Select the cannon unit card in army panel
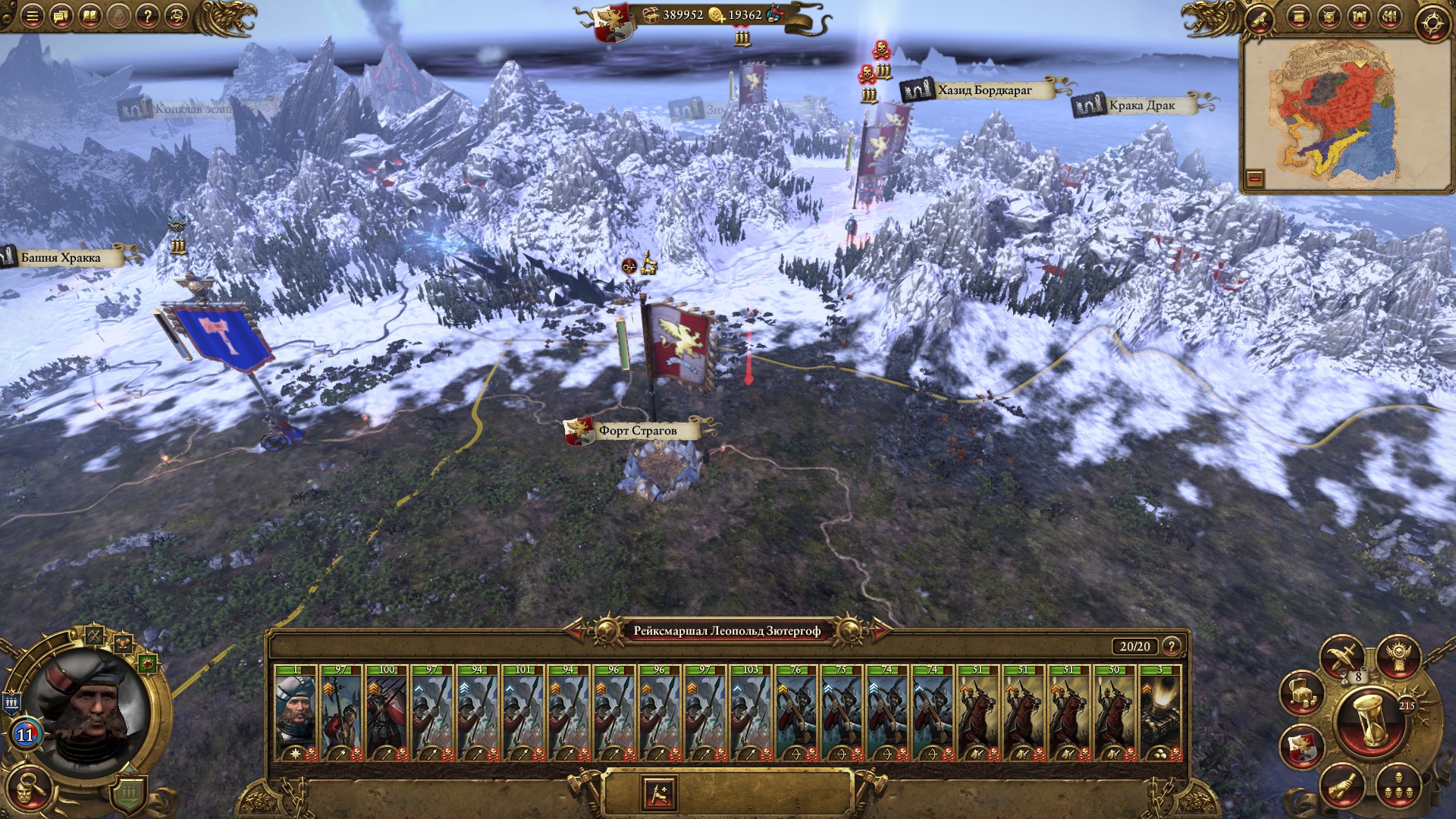Viewport: 1456px width, 819px height. 1159,713
